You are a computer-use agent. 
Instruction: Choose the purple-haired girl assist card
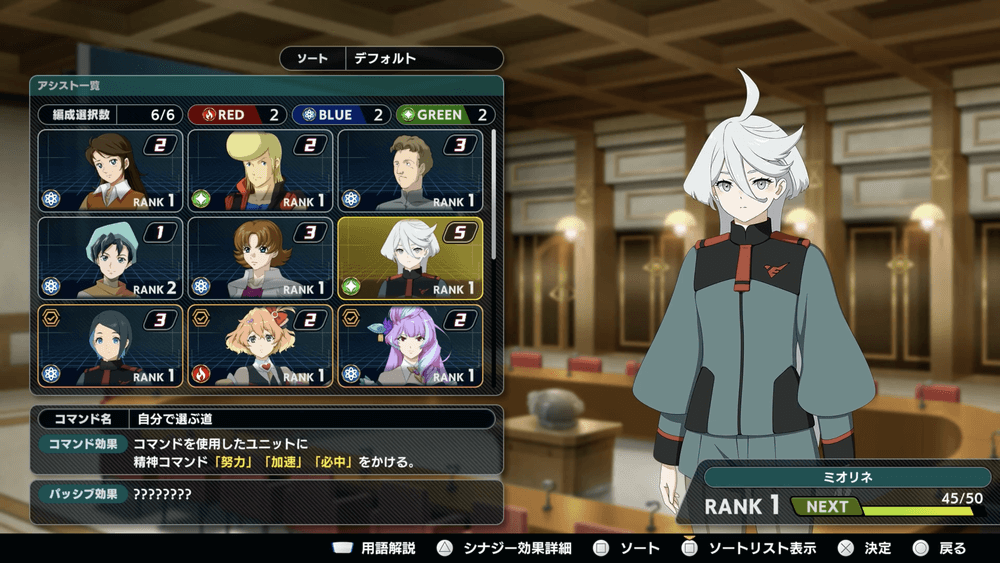point(410,345)
